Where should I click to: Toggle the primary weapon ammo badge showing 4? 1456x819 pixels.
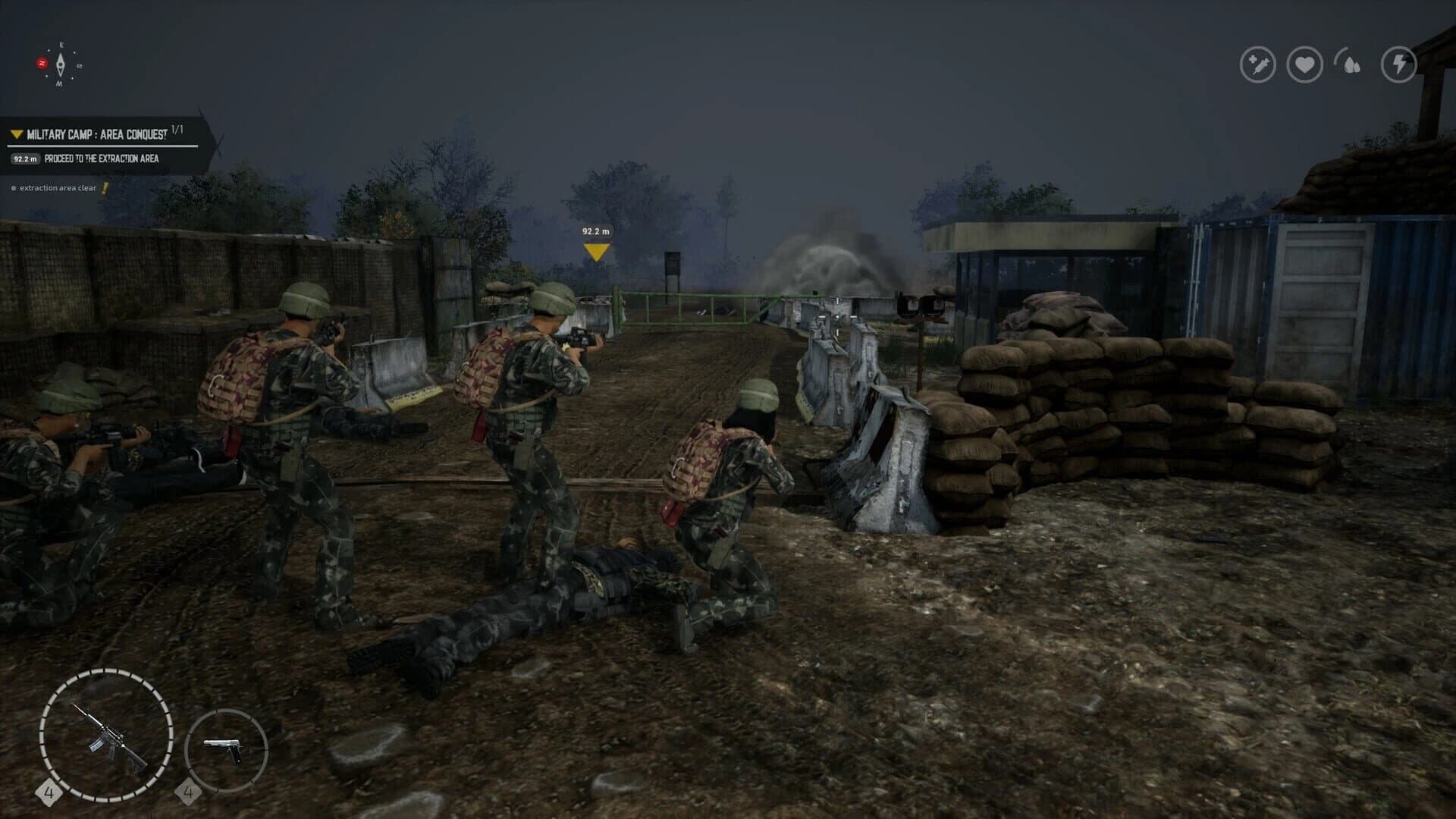point(51,795)
